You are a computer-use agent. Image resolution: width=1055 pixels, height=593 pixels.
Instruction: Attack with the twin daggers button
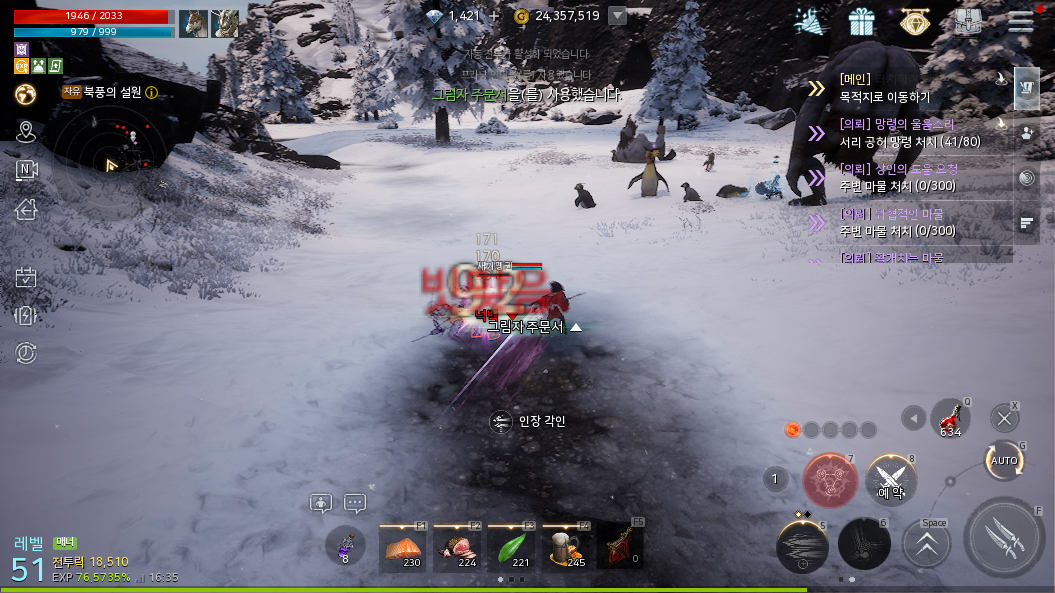click(1003, 537)
